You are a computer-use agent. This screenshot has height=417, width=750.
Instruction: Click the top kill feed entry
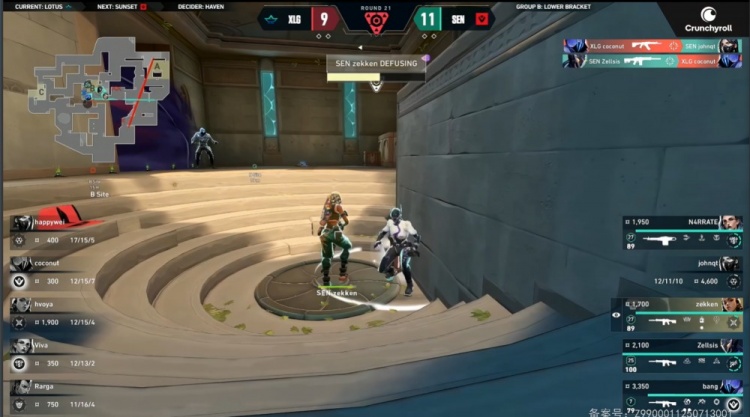654,45
